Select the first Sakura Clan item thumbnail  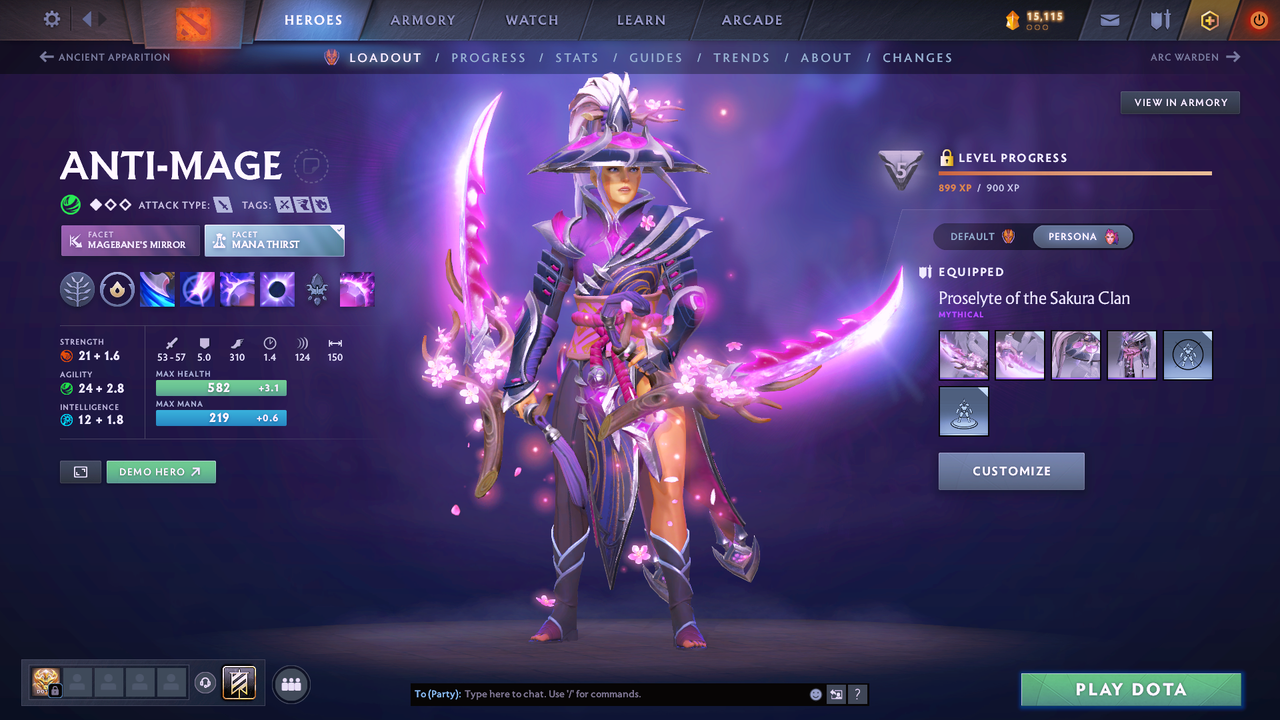(x=963, y=355)
